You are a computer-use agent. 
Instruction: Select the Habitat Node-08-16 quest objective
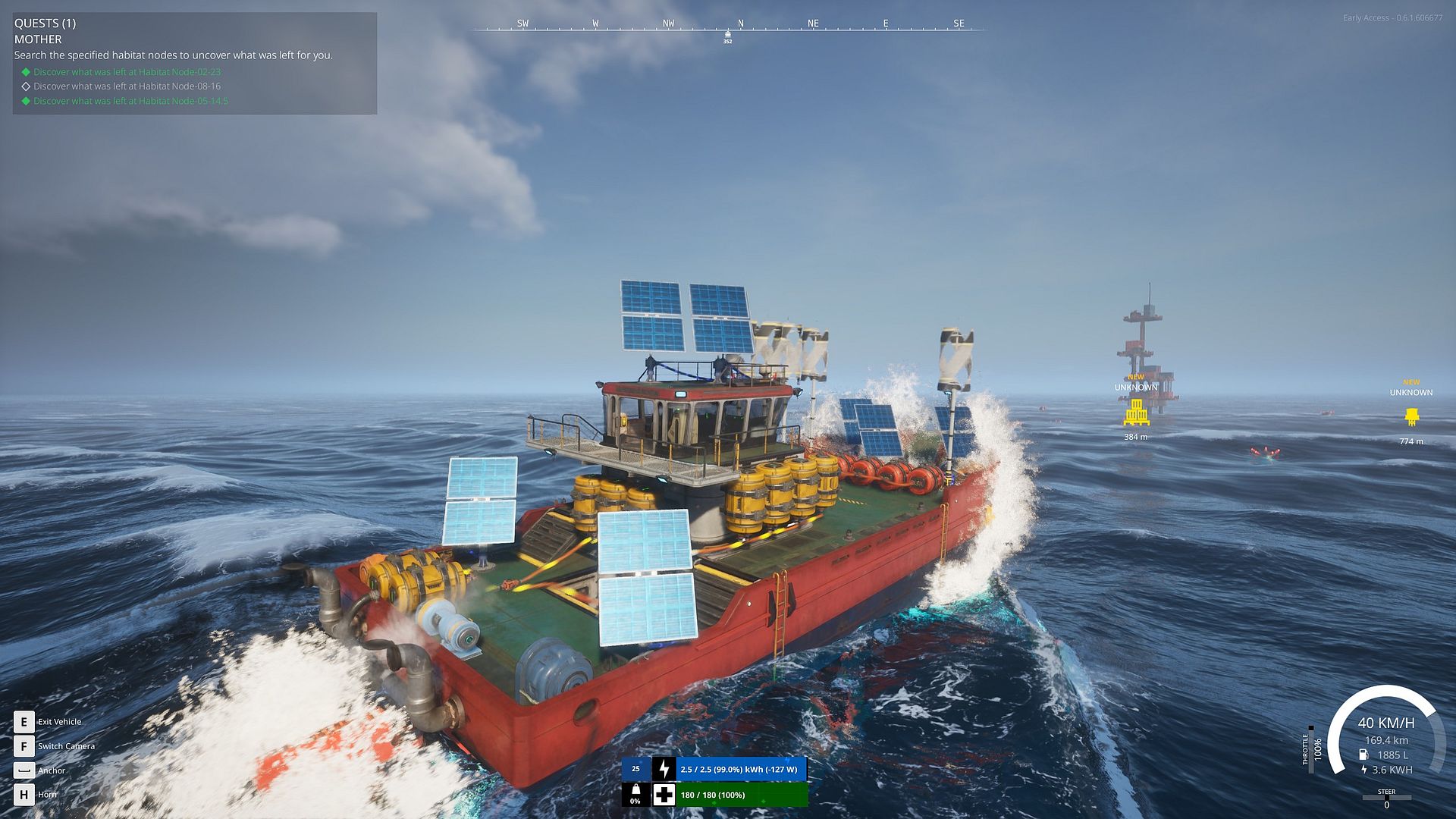(x=127, y=86)
